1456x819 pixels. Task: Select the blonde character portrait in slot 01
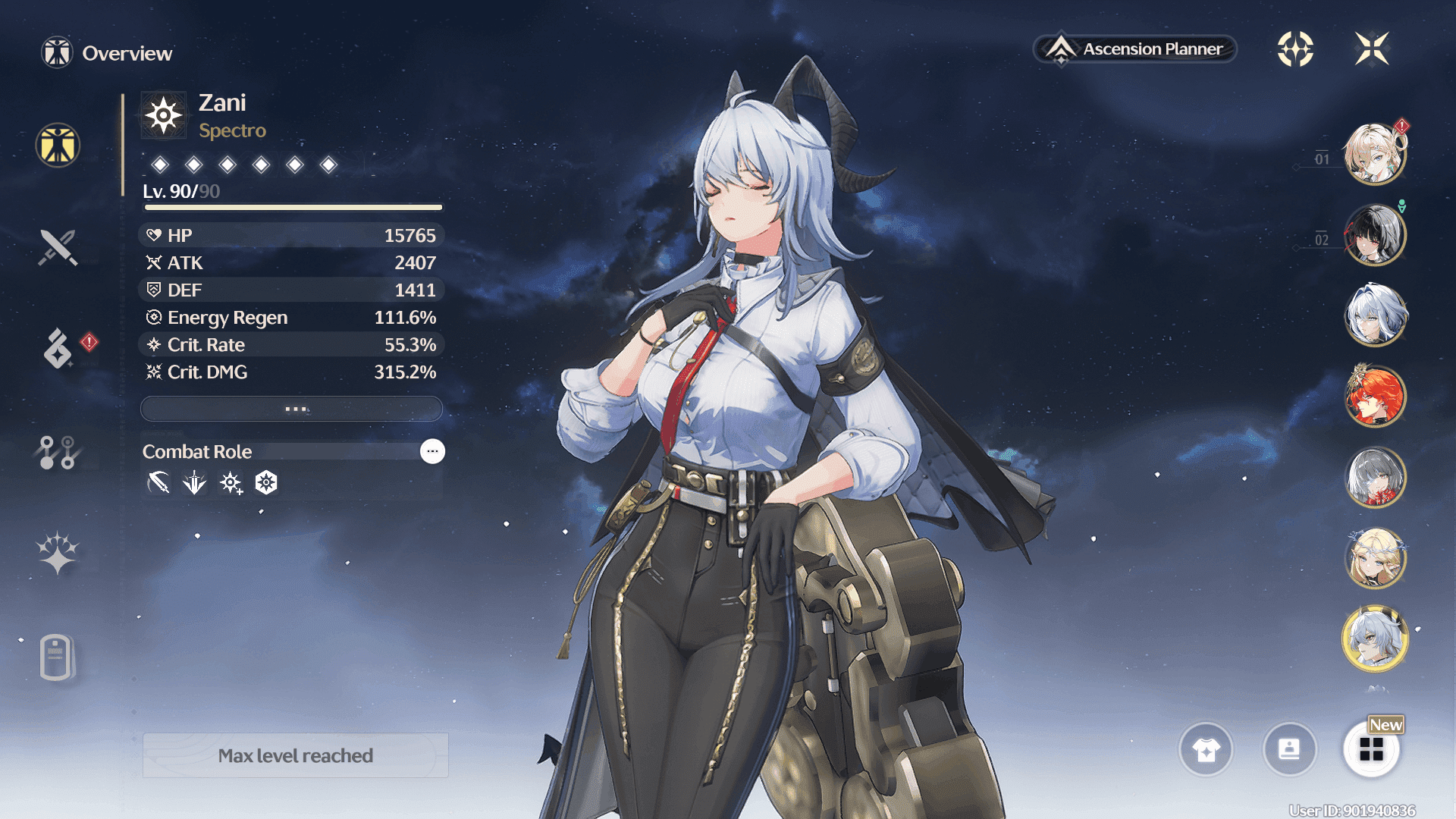pyautogui.click(x=1375, y=154)
